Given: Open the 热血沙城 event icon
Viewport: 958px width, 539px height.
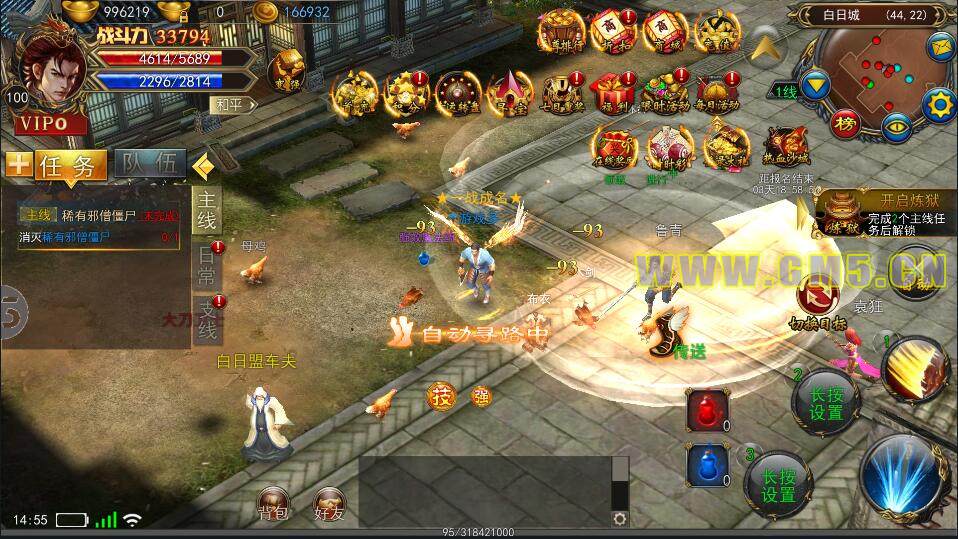Looking at the screenshot, I should (x=786, y=148).
